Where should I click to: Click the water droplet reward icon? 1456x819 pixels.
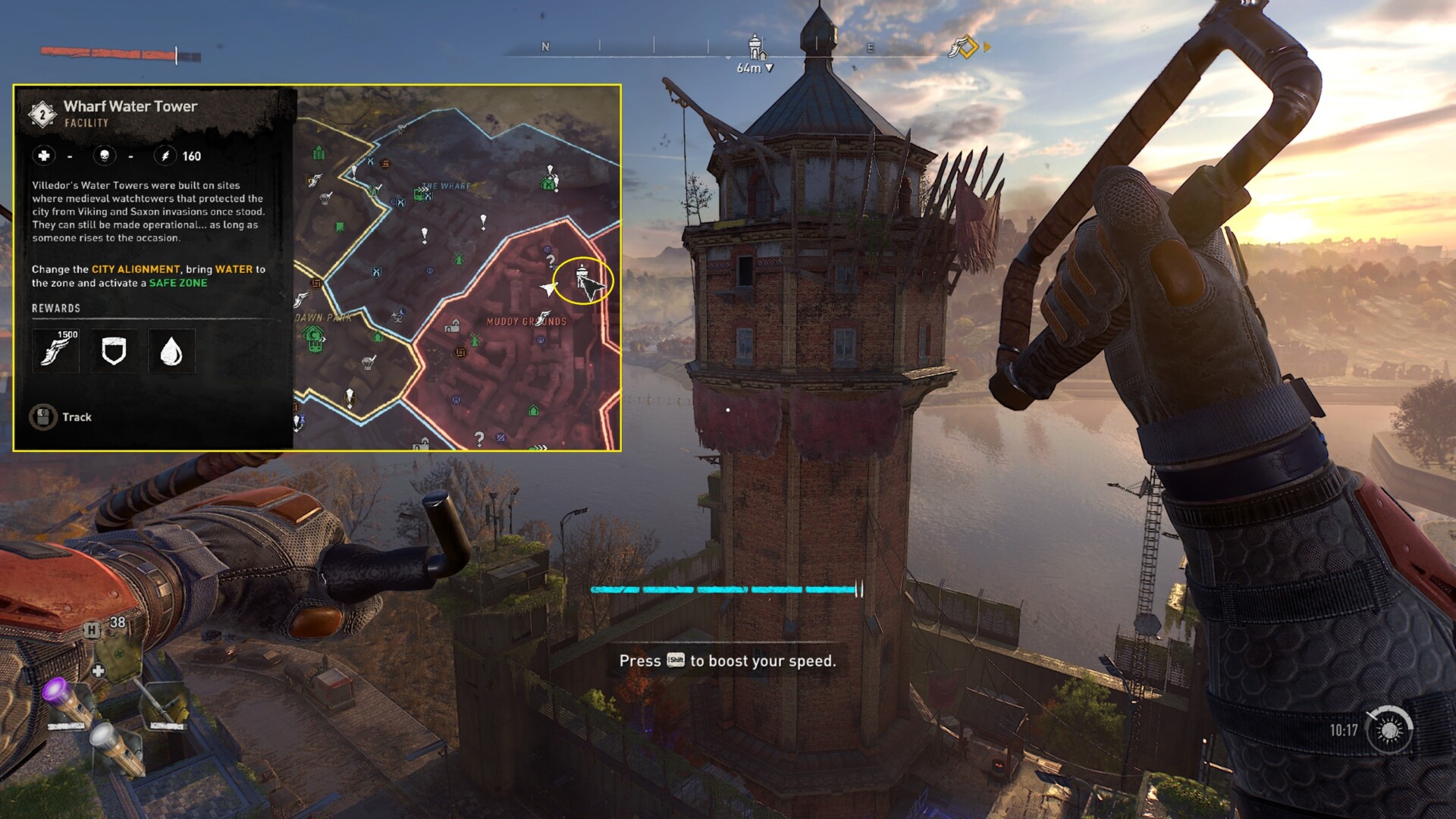(172, 351)
